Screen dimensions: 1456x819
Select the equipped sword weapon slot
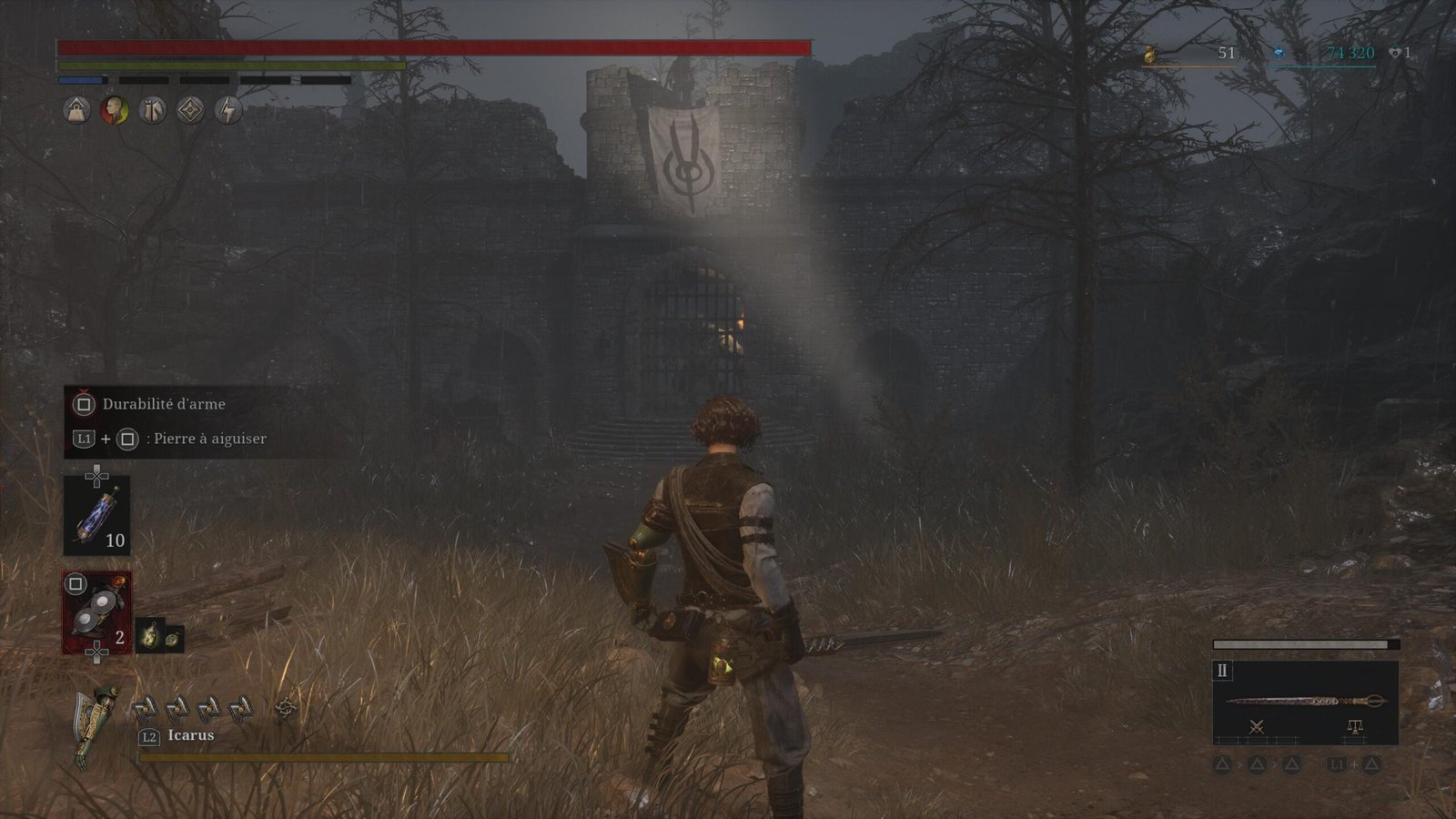click(x=1305, y=701)
